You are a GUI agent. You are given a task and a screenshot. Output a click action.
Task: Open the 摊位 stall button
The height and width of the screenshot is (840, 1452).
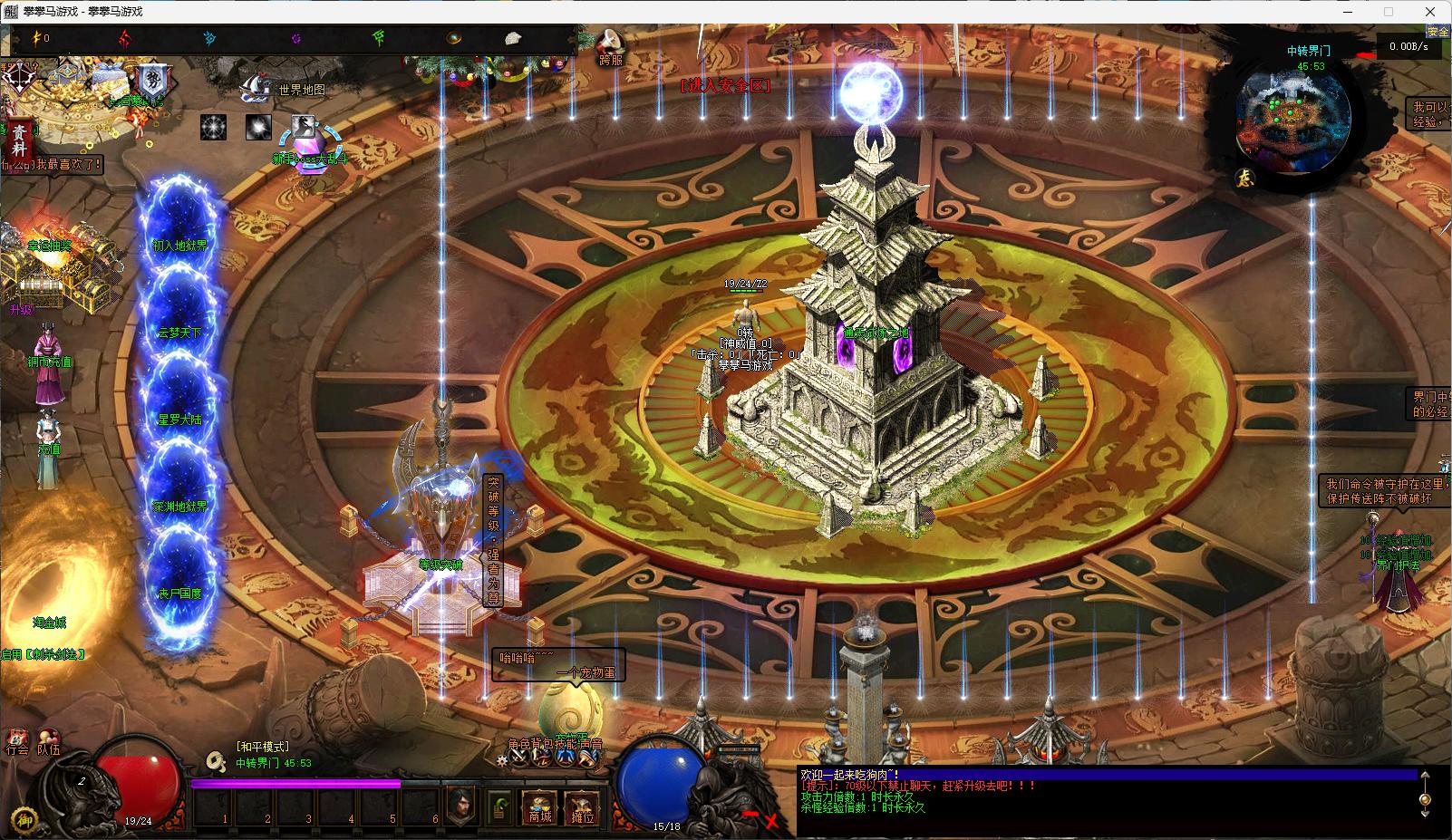coord(582,806)
